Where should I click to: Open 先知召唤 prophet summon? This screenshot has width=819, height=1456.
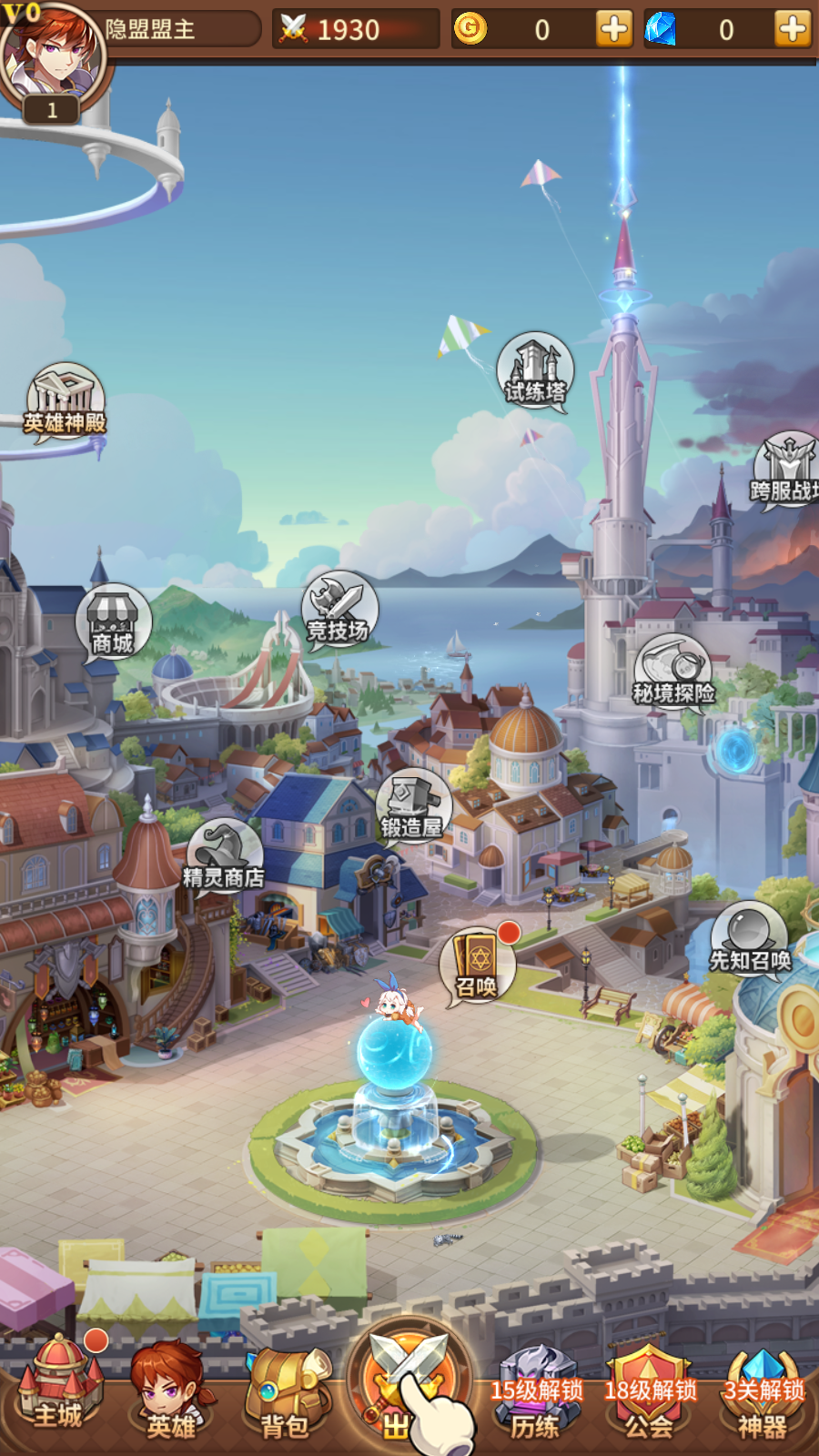coord(750,939)
